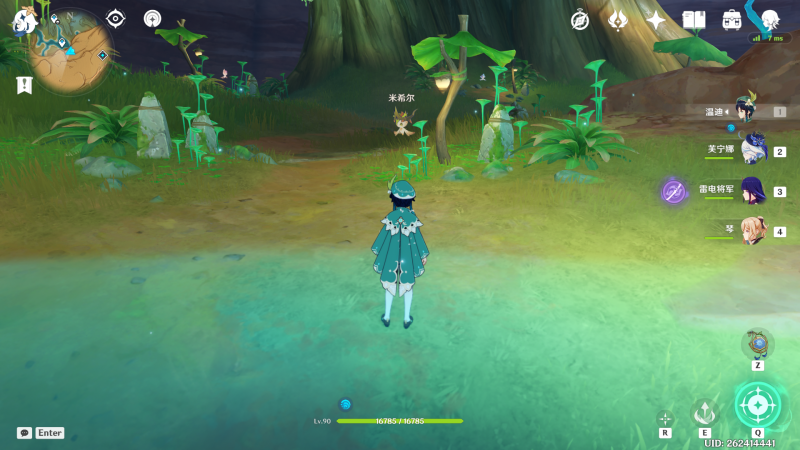Open the Paimon main menu
Viewport: 800px width, 450px height.
pos(24,20)
